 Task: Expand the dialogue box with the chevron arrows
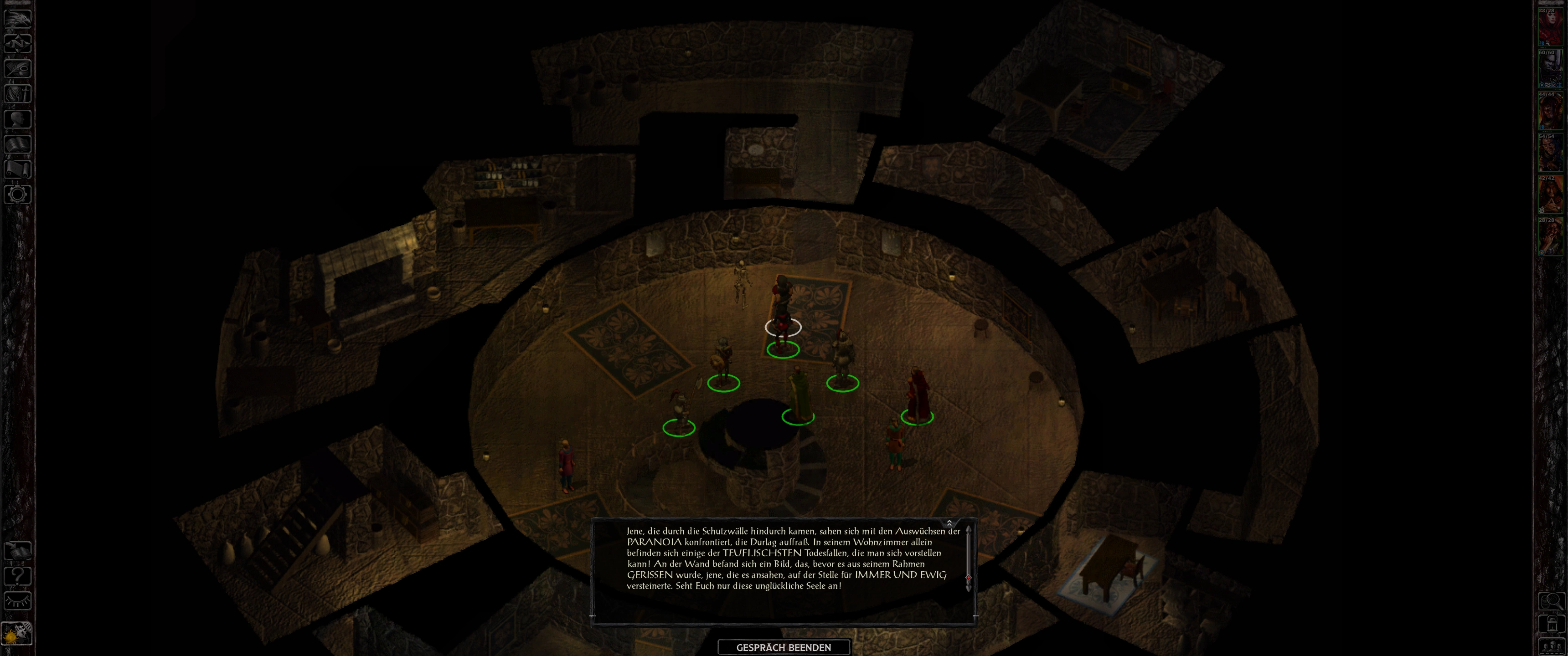(x=949, y=523)
